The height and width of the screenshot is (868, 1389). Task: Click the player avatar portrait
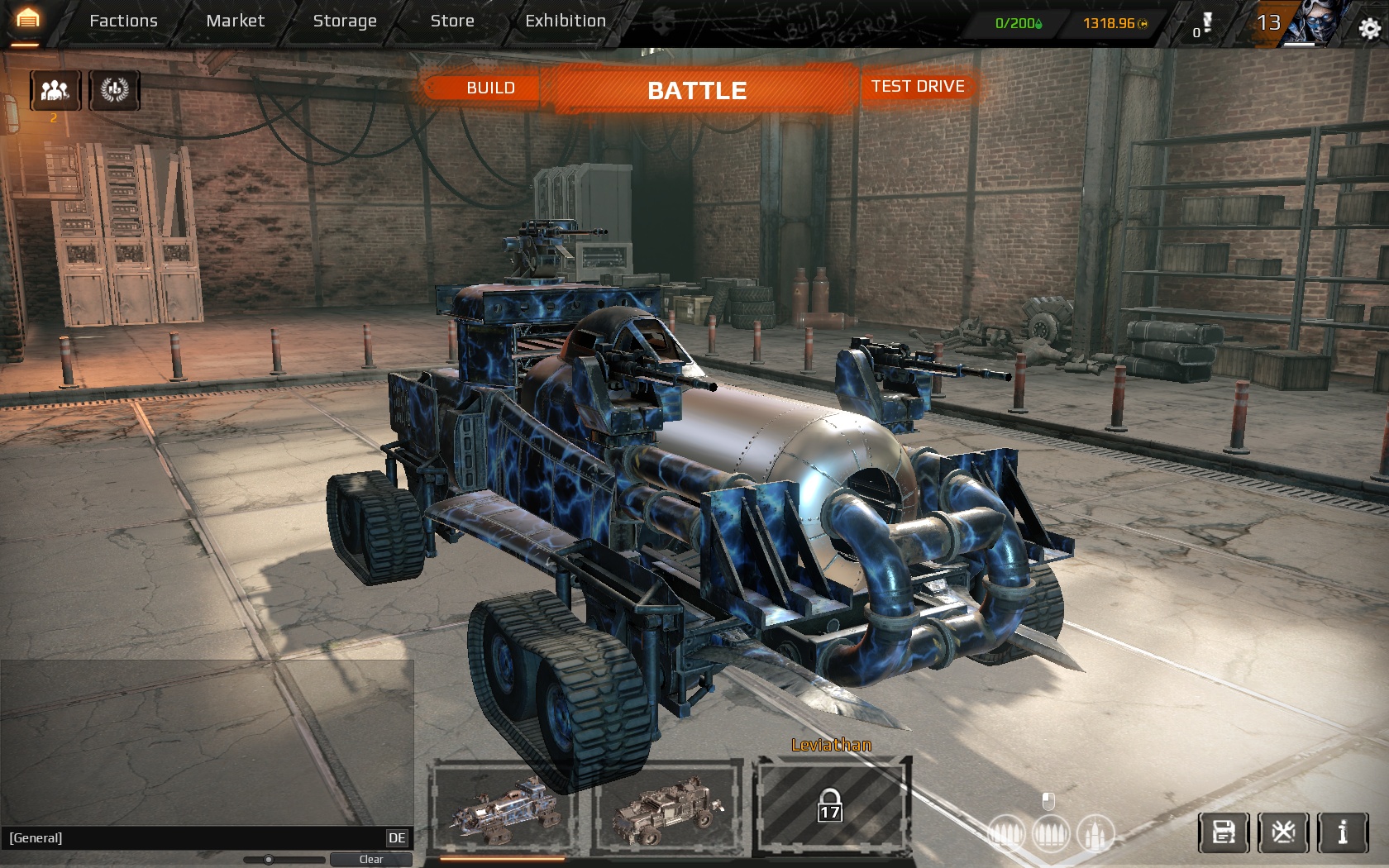[1313, 23]
